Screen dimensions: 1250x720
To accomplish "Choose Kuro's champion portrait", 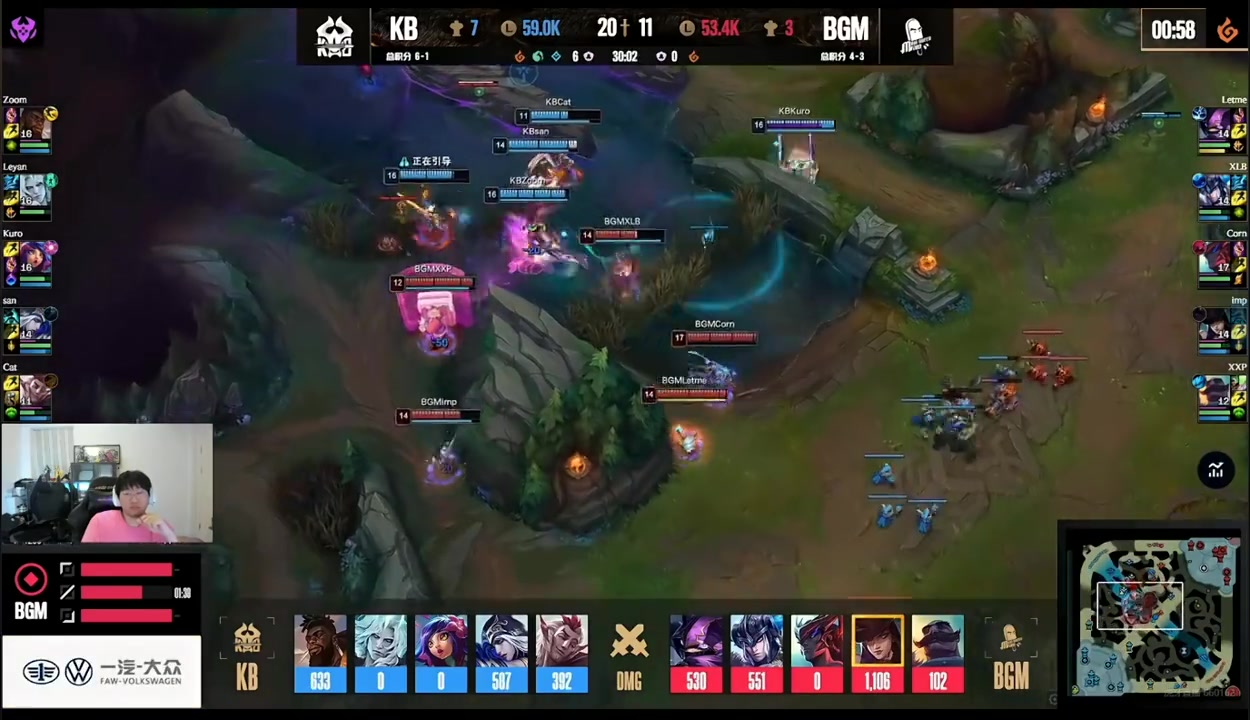I will [33, 260].
